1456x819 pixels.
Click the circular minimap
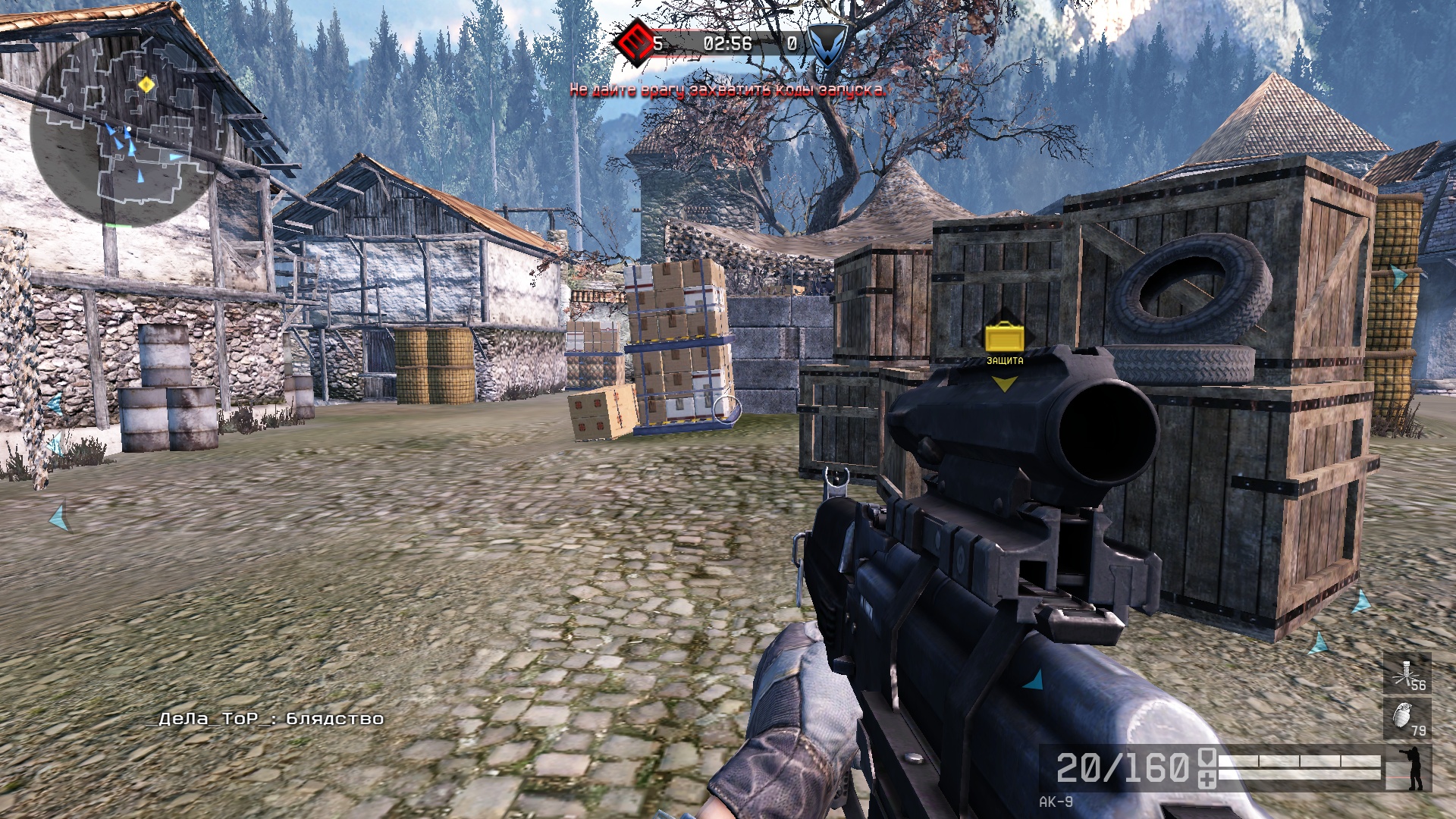tap(129, 127)
